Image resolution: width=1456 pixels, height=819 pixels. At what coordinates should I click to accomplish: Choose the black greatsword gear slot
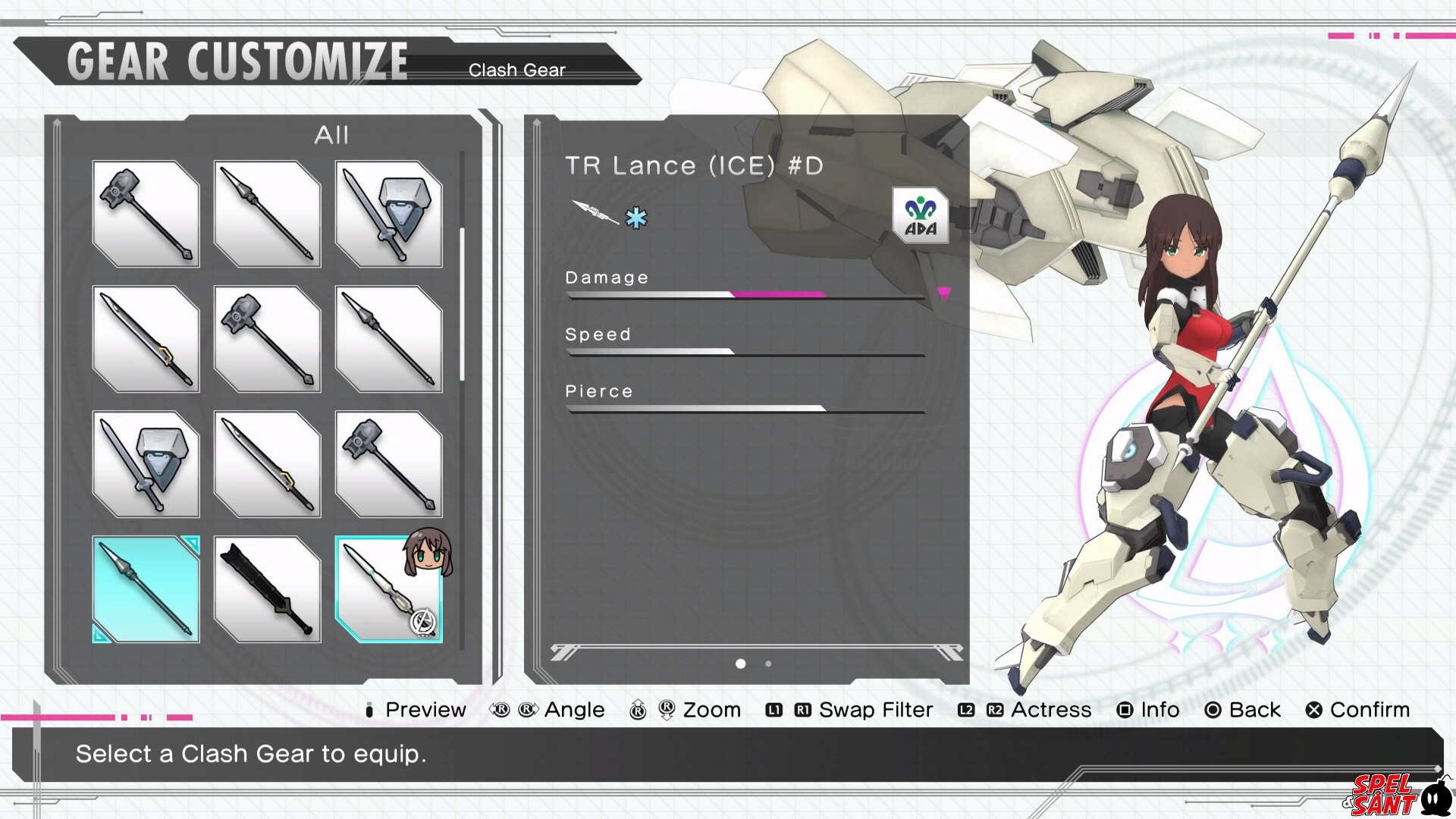[267, 589]
